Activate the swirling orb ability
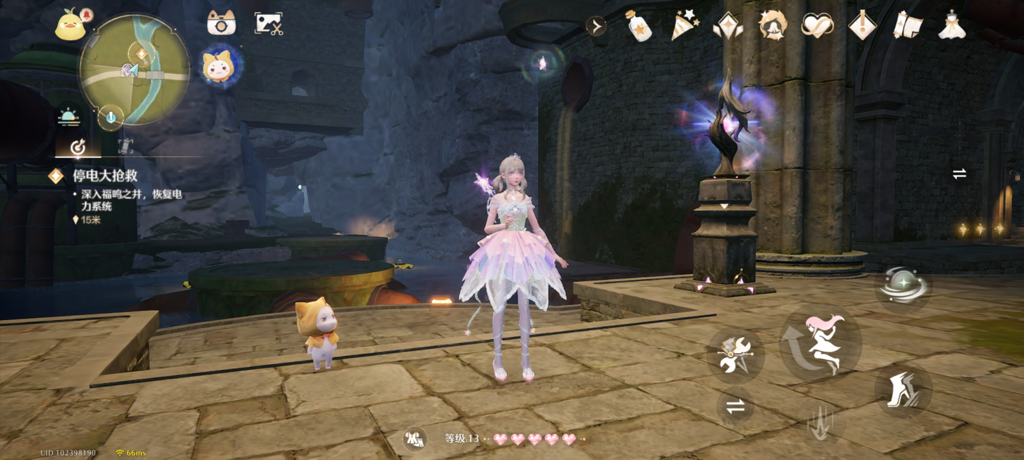The width and height of the screenshot is (1024, 460). (x=903, y=286)
